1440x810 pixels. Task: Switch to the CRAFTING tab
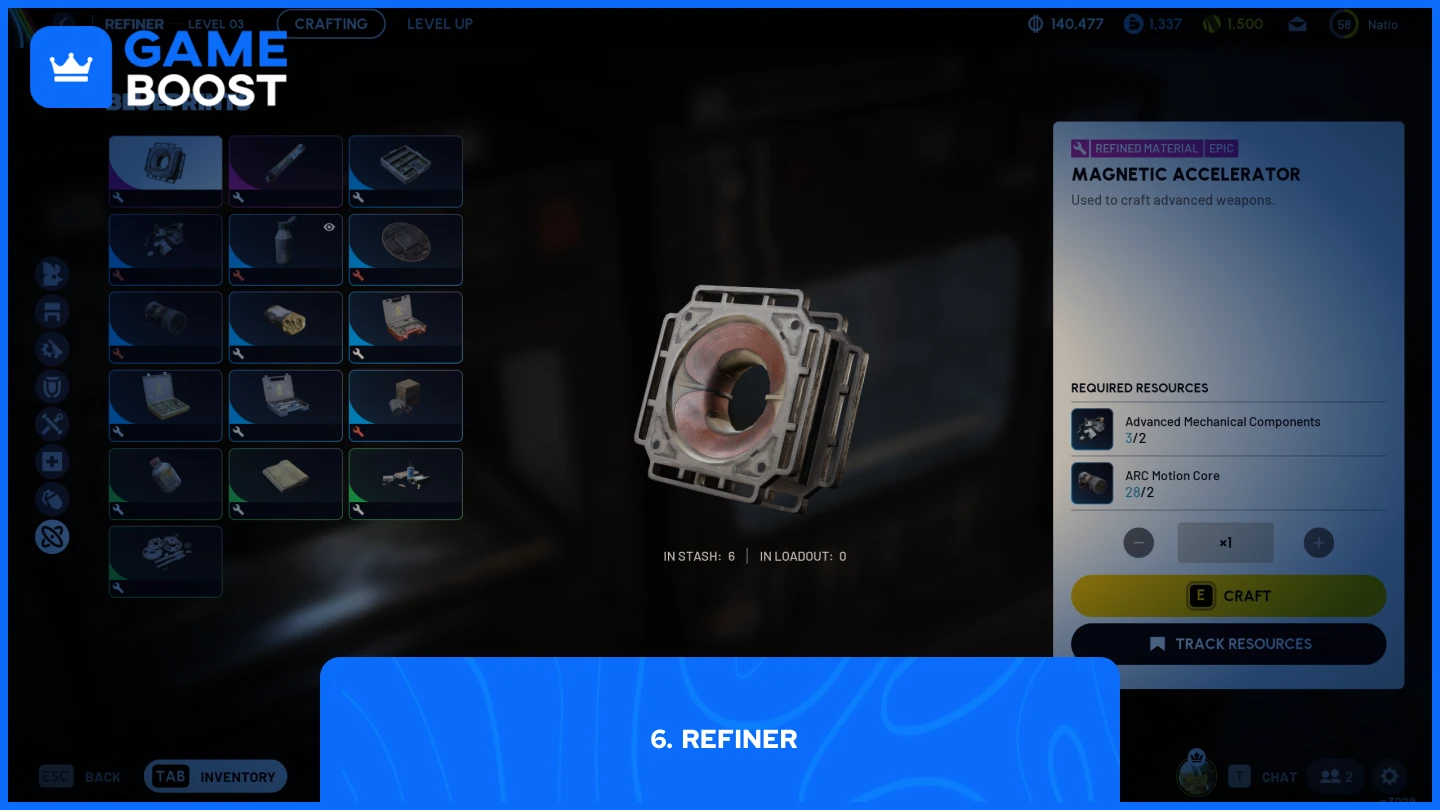coord(331,23)
